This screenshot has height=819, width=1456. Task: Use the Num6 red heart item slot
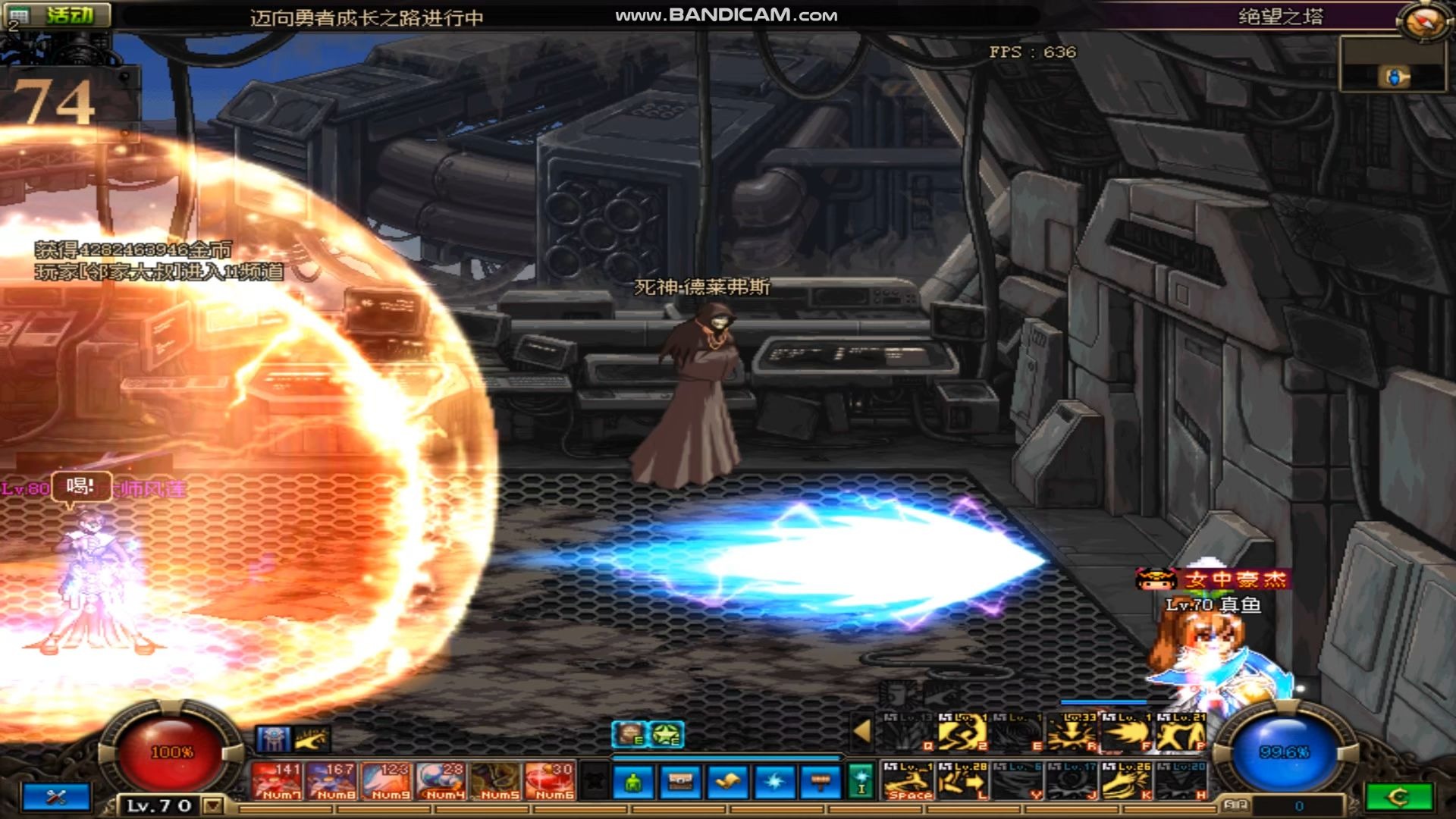551,781
